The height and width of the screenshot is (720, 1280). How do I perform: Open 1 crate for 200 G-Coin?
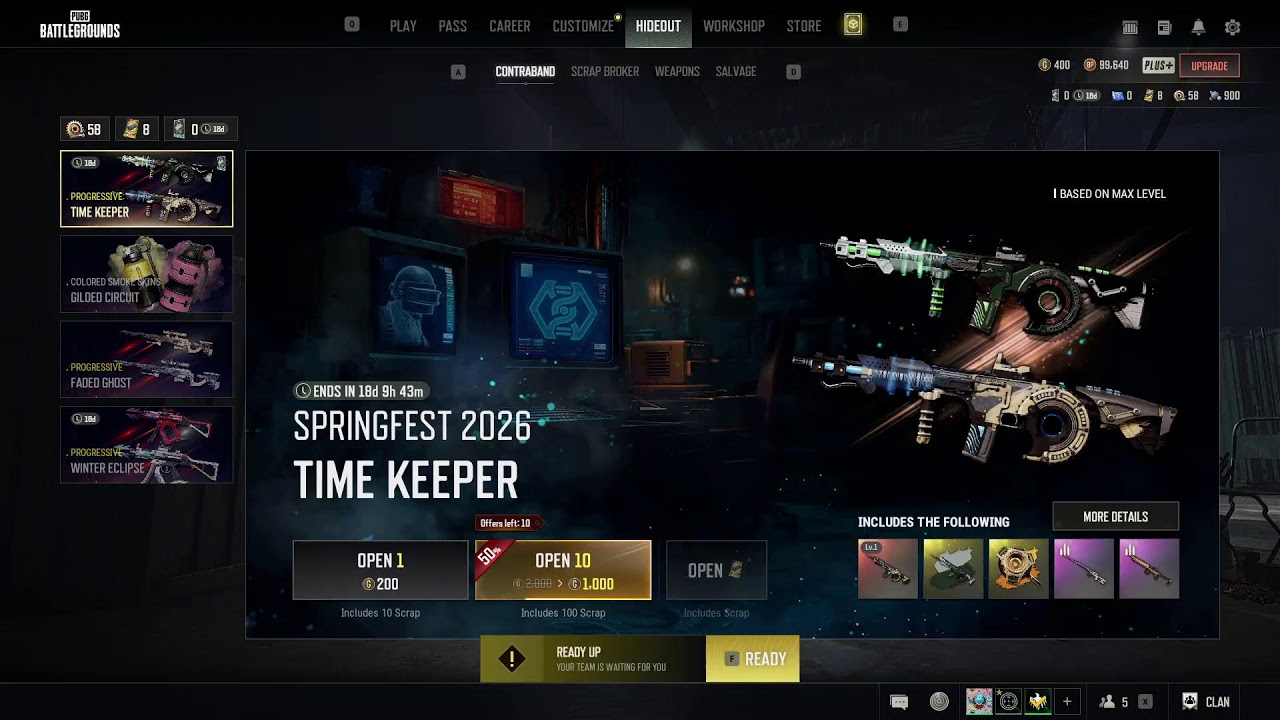pos(380,570)
